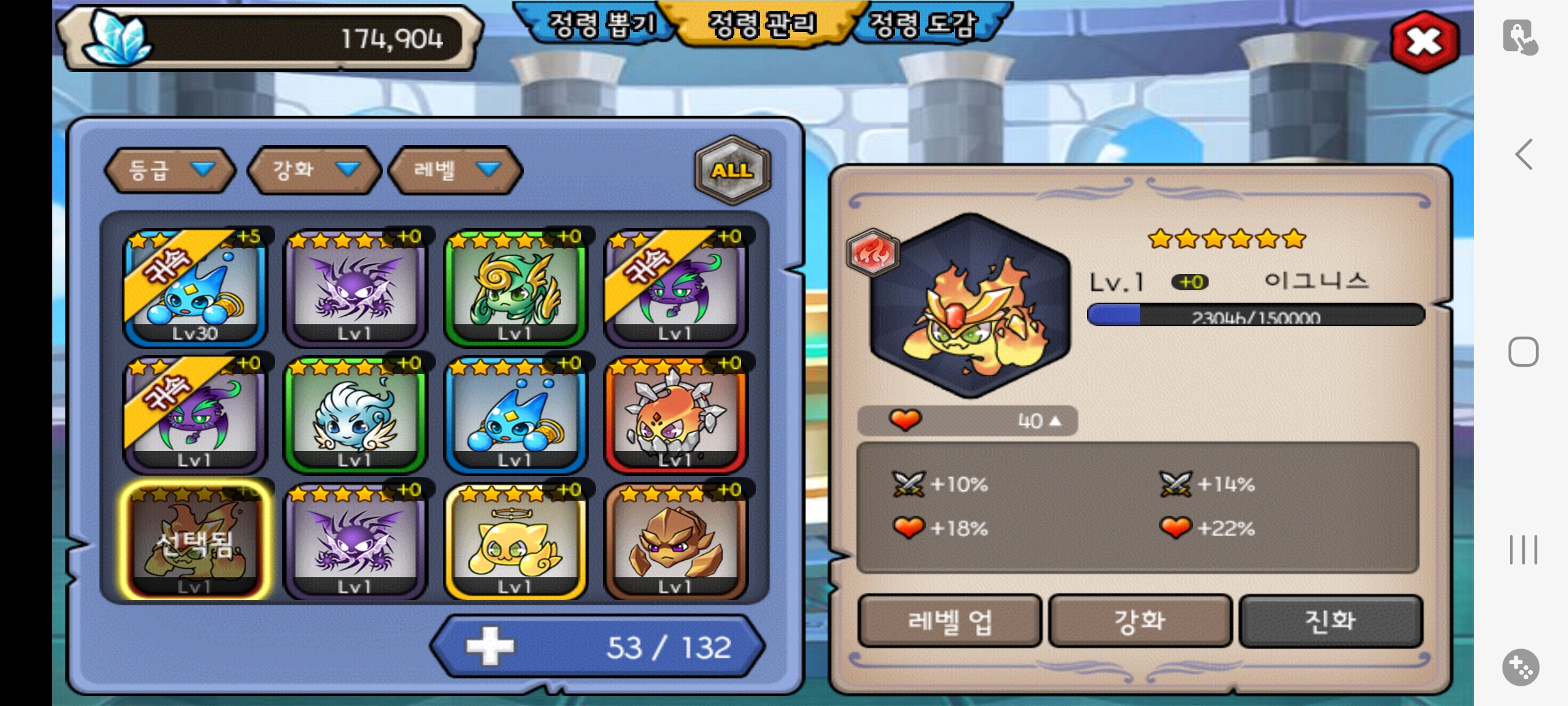The image size is (1568, 706).
Task: Pick the white cloud-haired spirit
Action: pyautogui.click(x=355, y=415)
